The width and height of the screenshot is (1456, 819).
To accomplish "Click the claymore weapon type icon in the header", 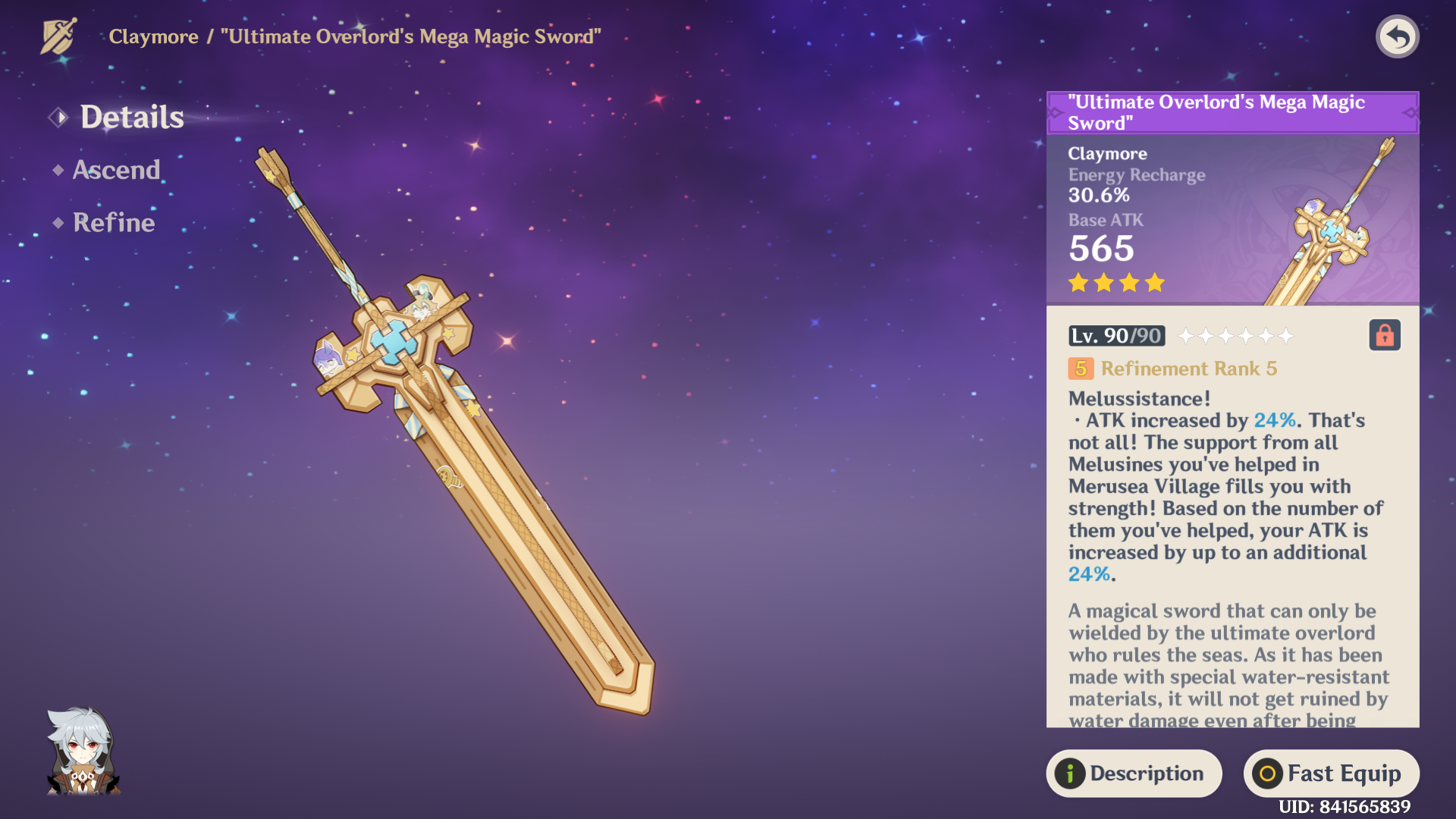I will pos(58,35).
